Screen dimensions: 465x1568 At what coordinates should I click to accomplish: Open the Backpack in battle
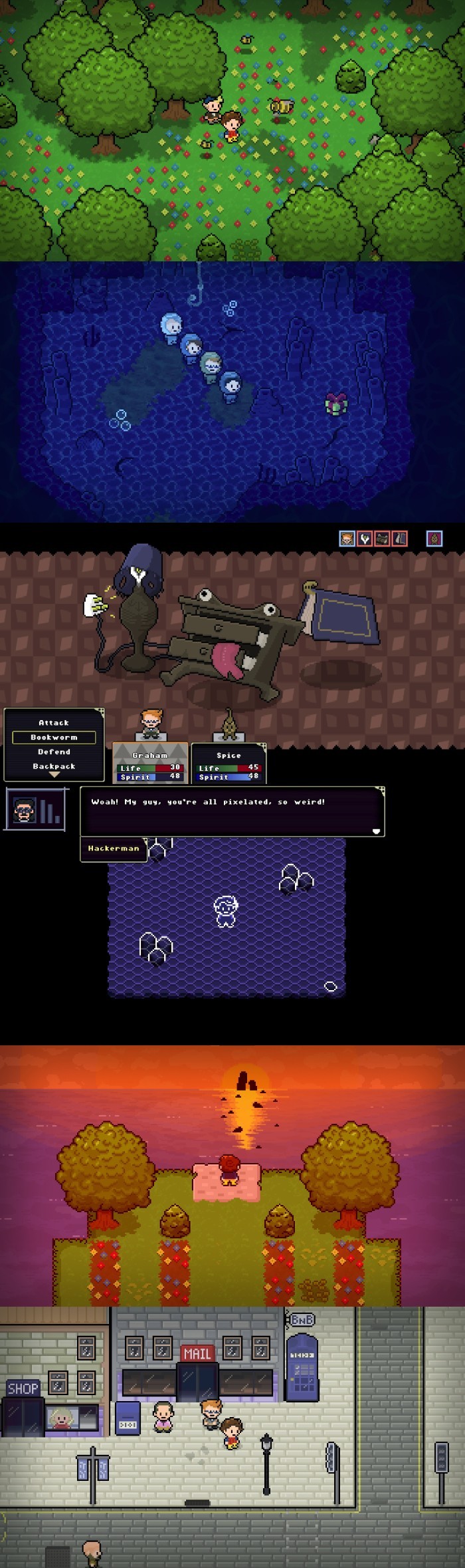(x=54, y=766)
